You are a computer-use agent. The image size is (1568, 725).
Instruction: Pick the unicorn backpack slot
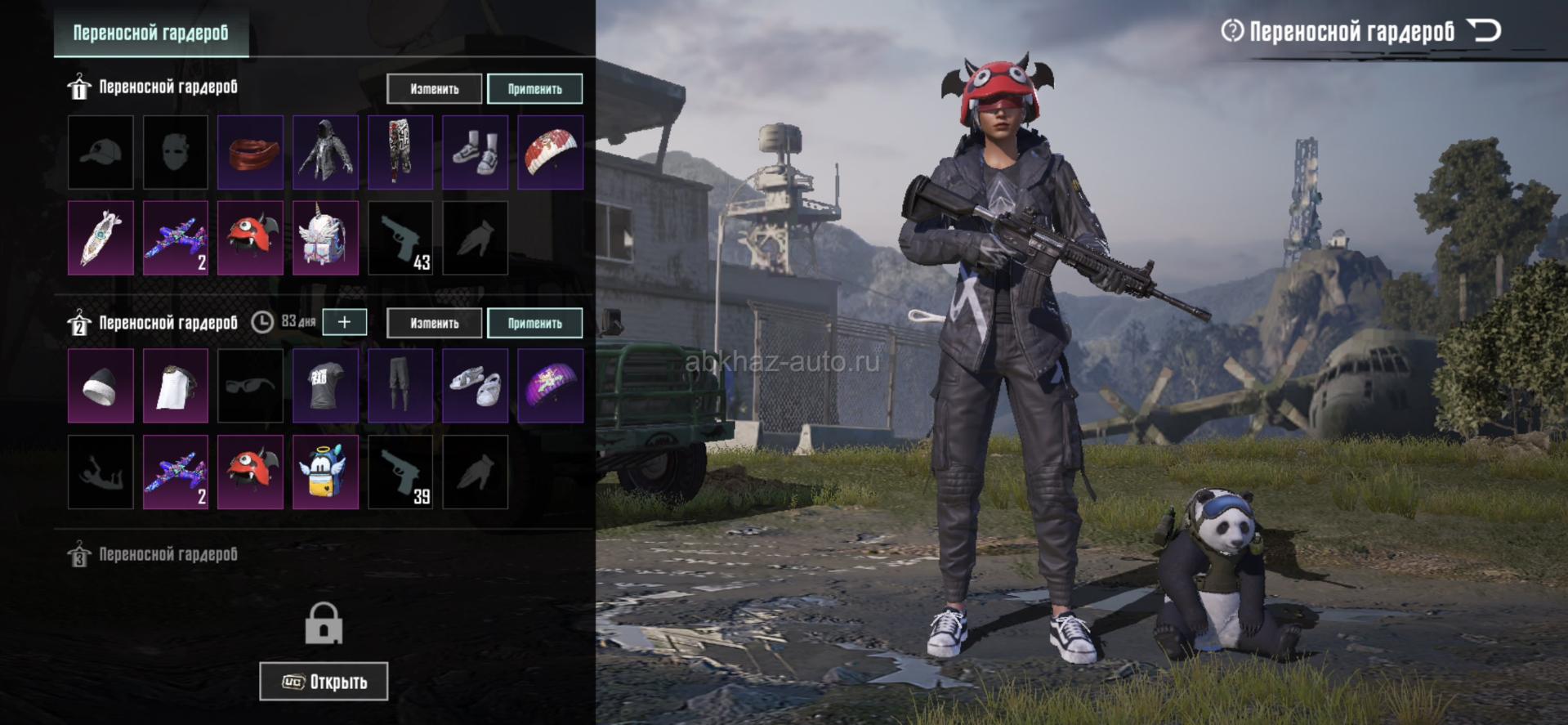[325, 238]
